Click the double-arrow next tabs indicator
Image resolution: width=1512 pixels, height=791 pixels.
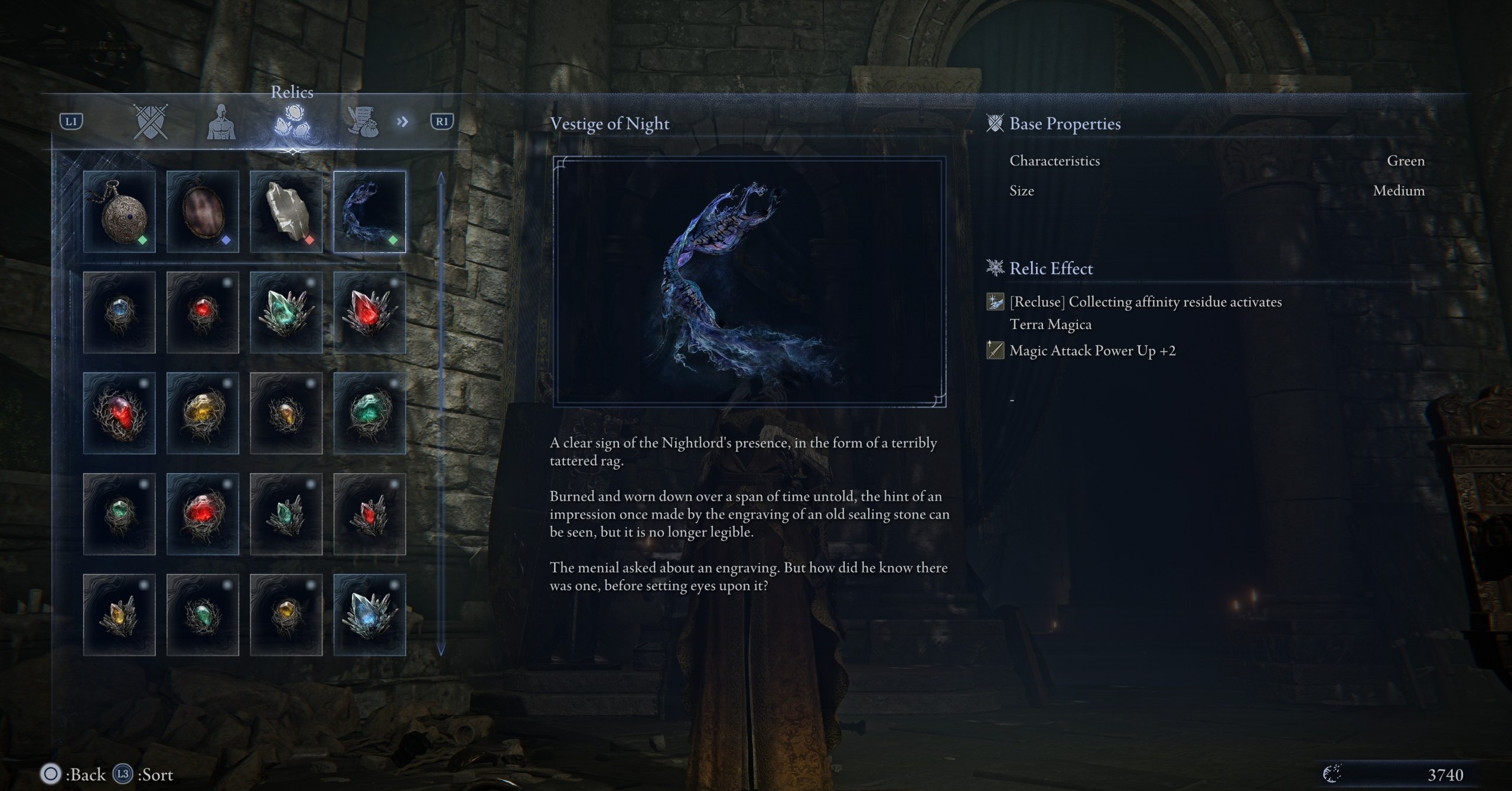pos(403,122)
